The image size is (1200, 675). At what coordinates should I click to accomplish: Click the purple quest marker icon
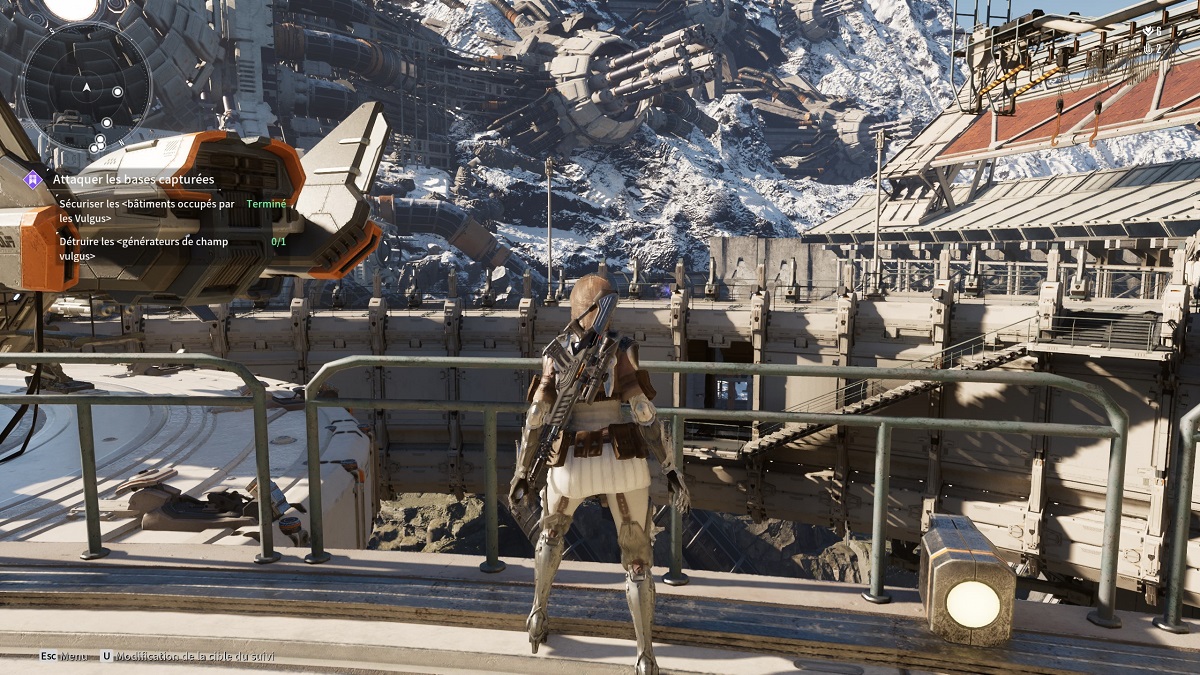pos(33,179)
